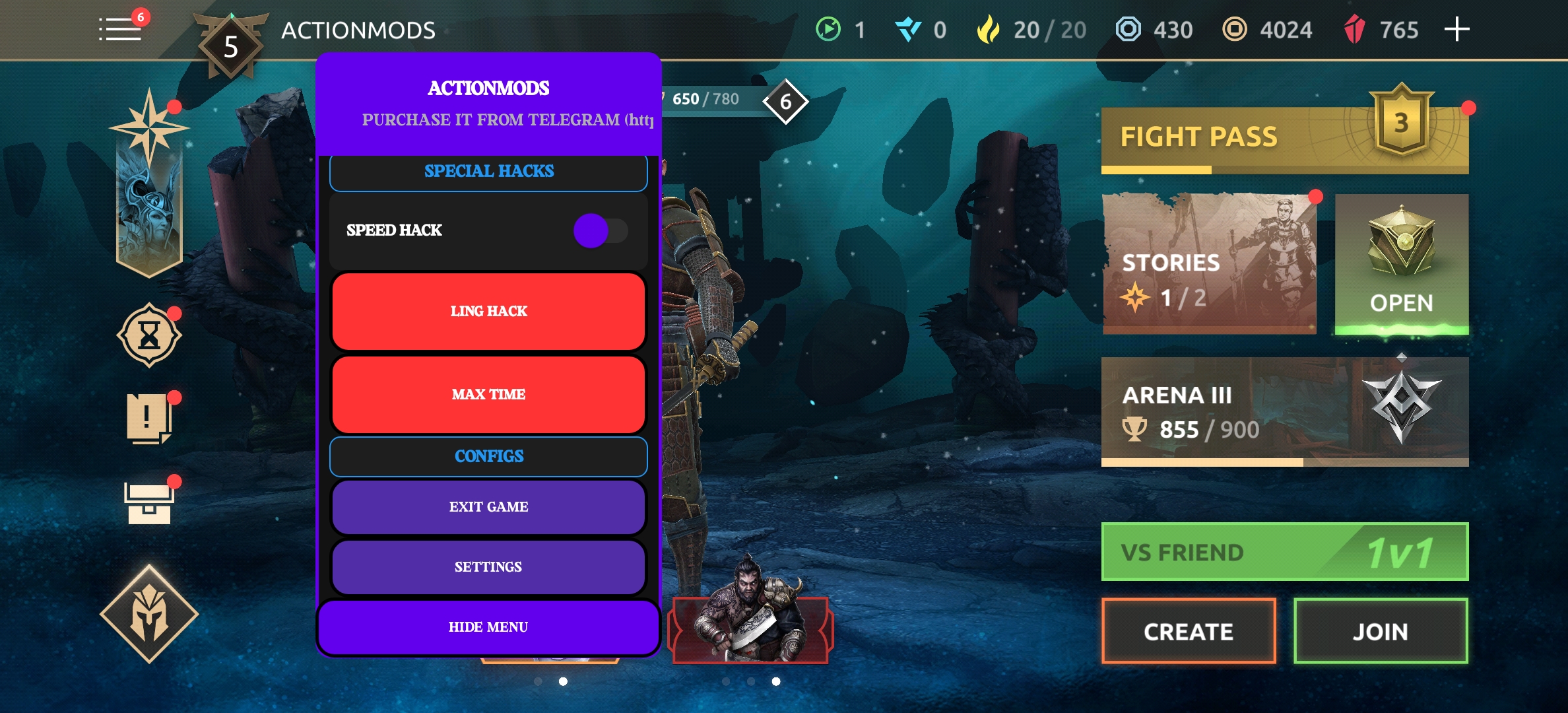Create a friend match room

[x=1188, y=631]
